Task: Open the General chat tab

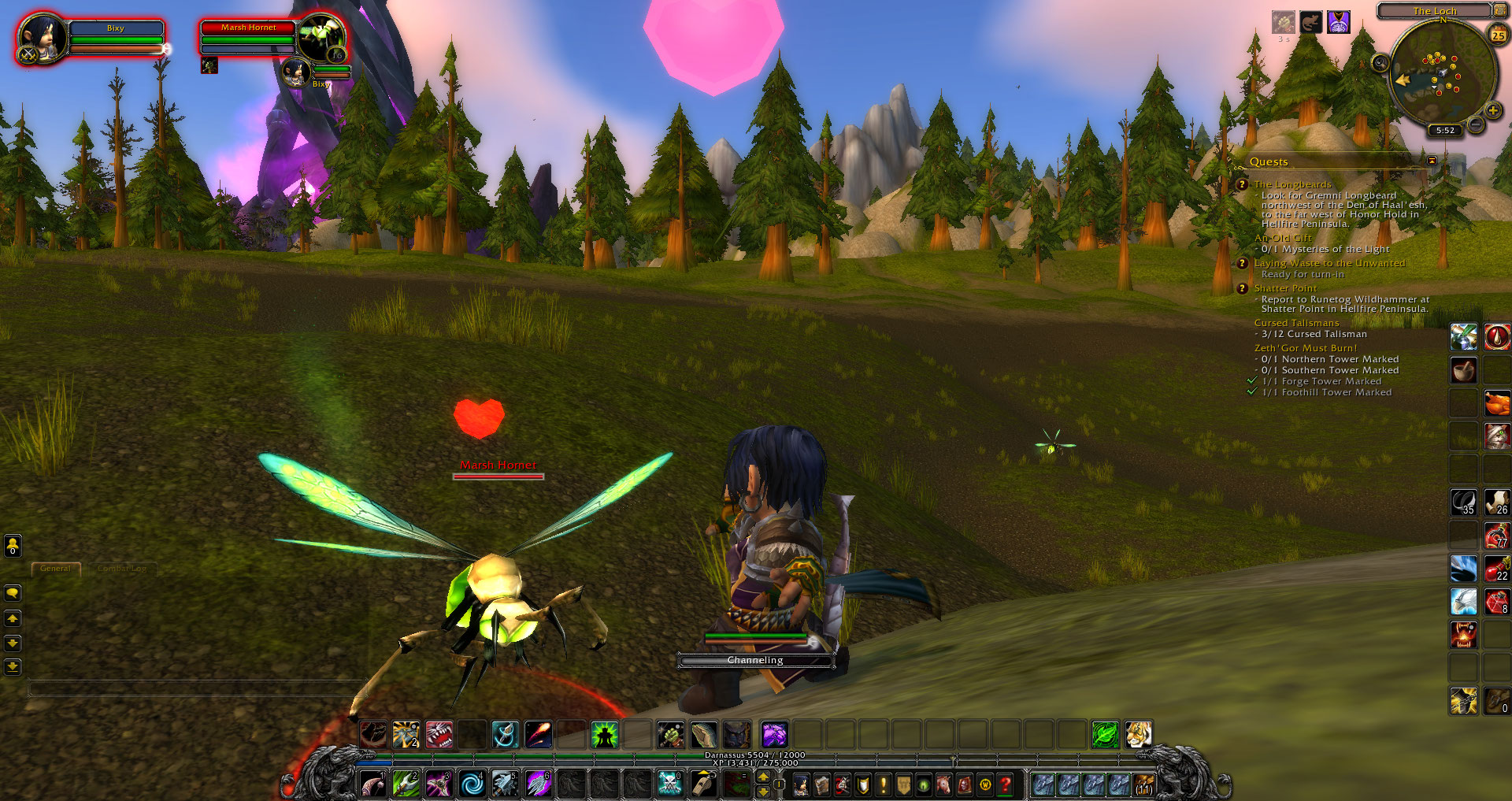Action: click(55, 569)
